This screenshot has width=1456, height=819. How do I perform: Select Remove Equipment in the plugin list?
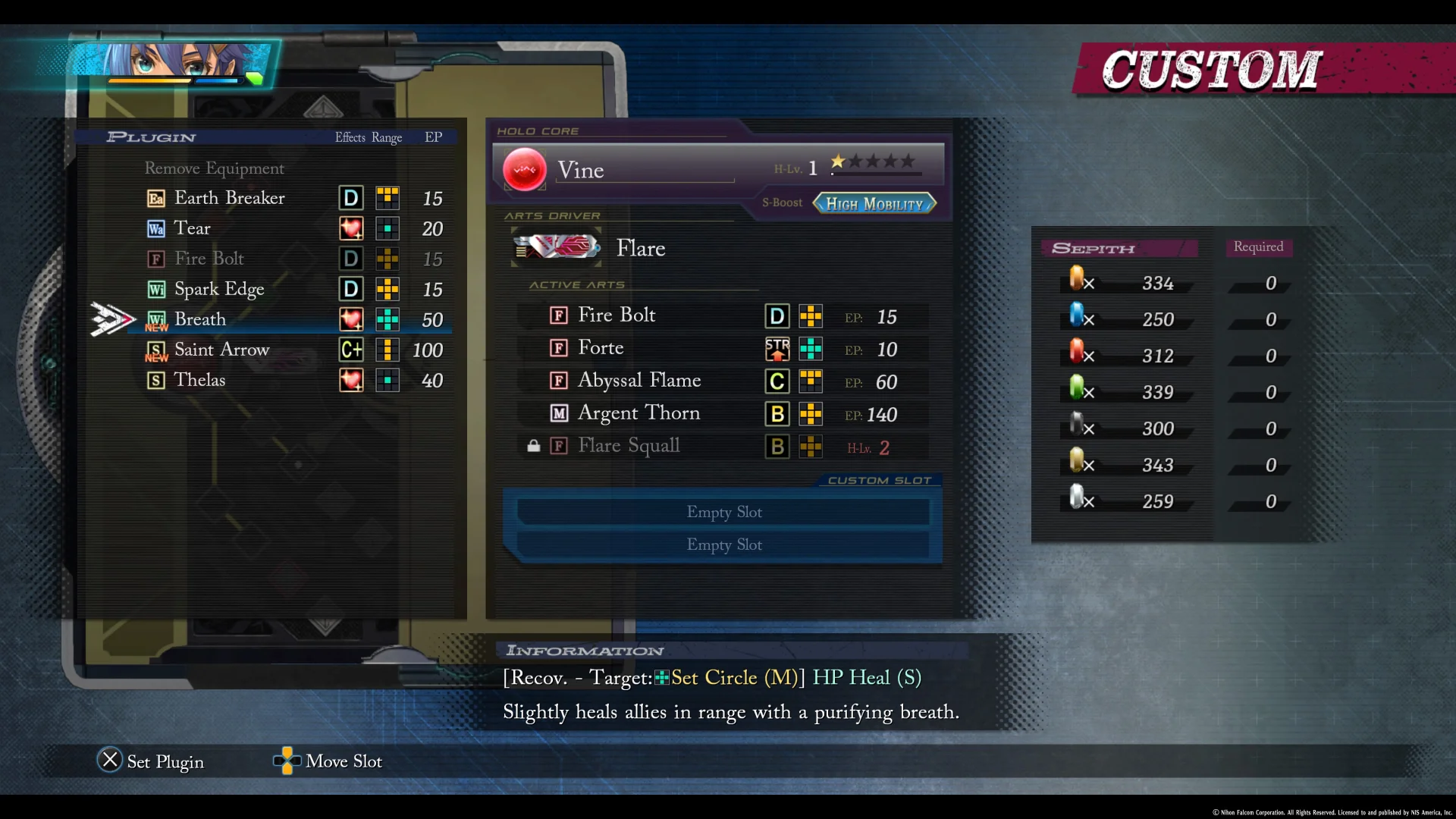coord(215,168)
